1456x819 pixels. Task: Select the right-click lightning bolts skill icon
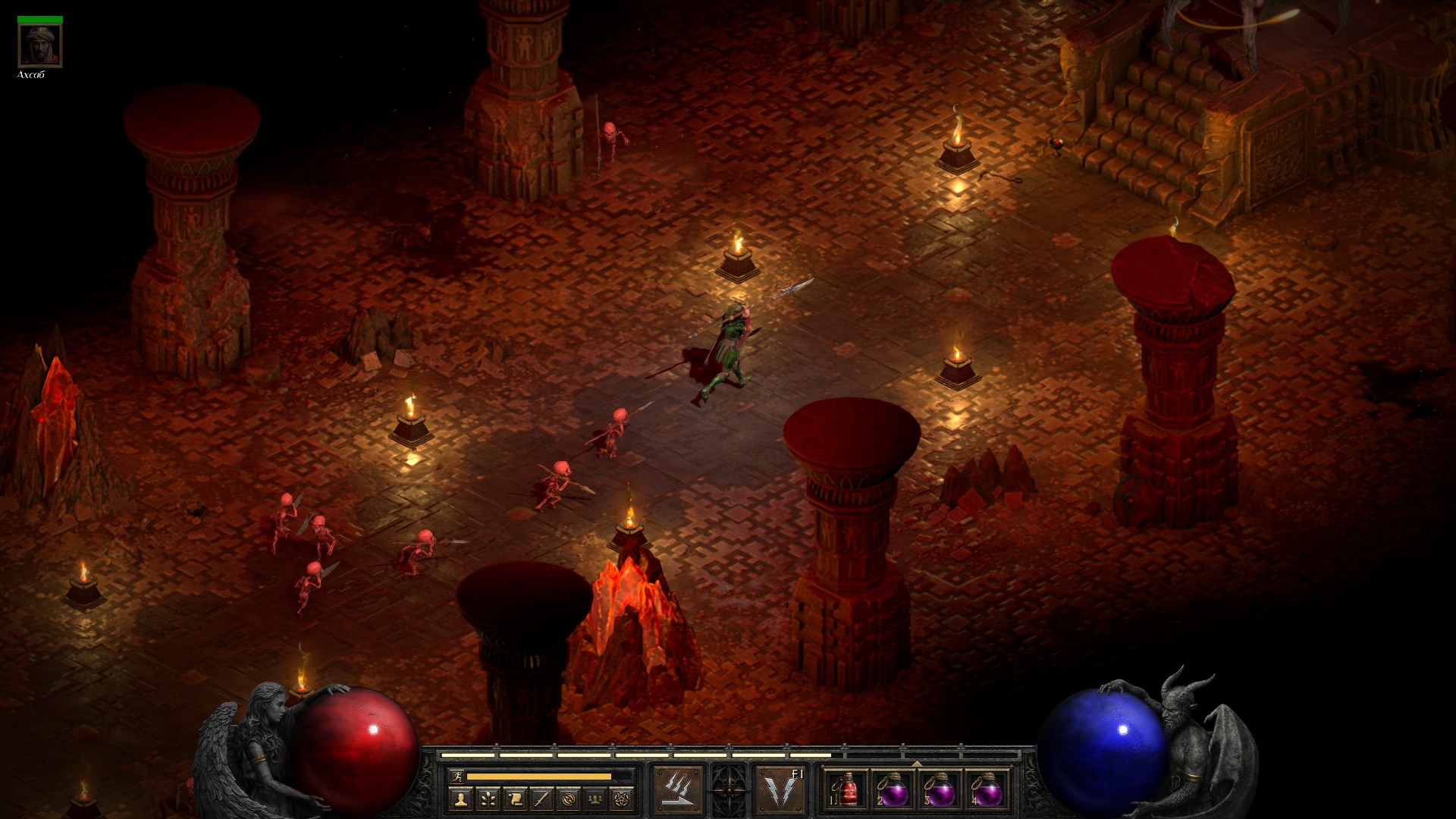tap(780, 790)
